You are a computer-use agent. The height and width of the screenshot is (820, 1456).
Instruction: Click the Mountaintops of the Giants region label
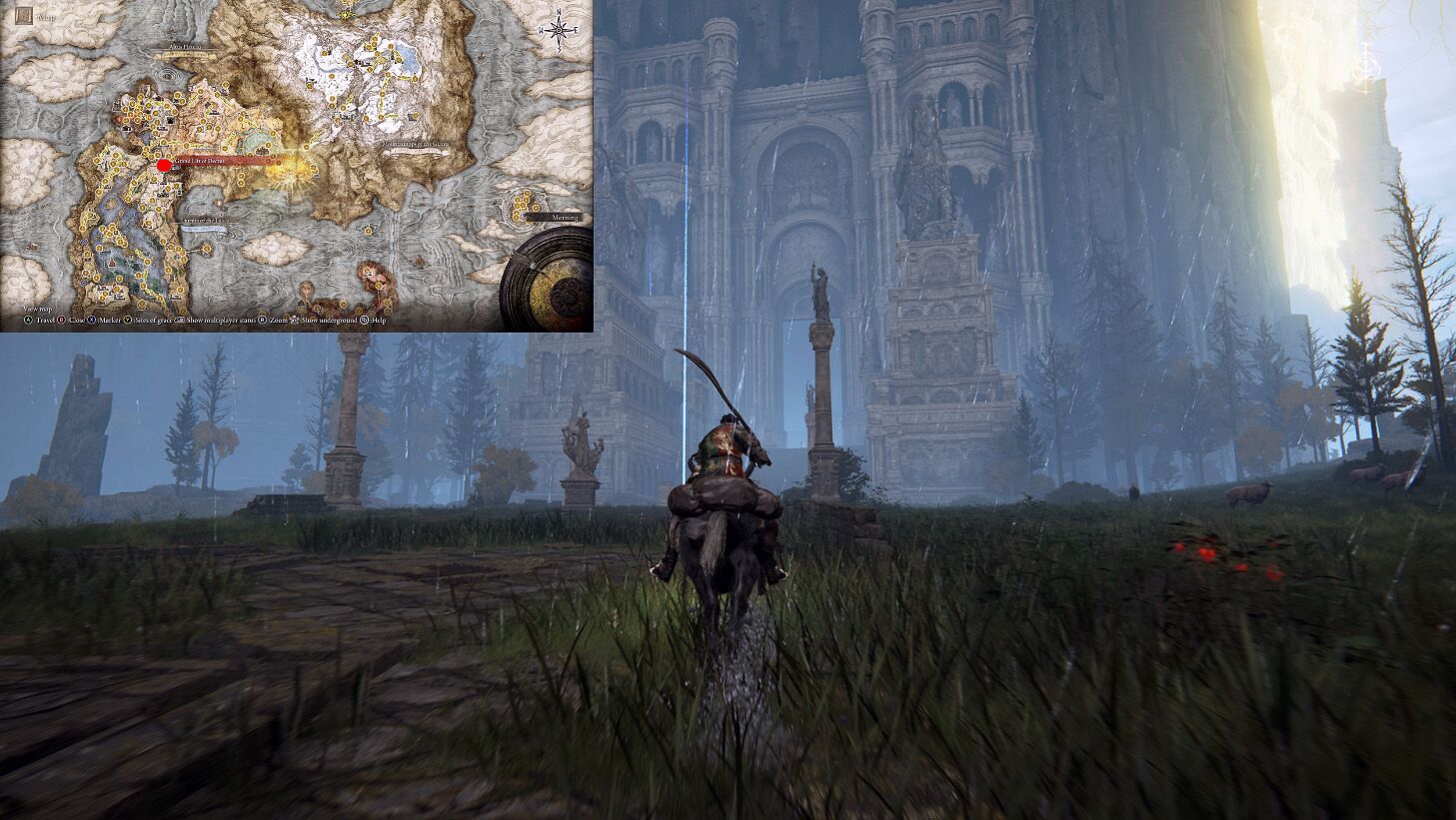coord(416,142)
